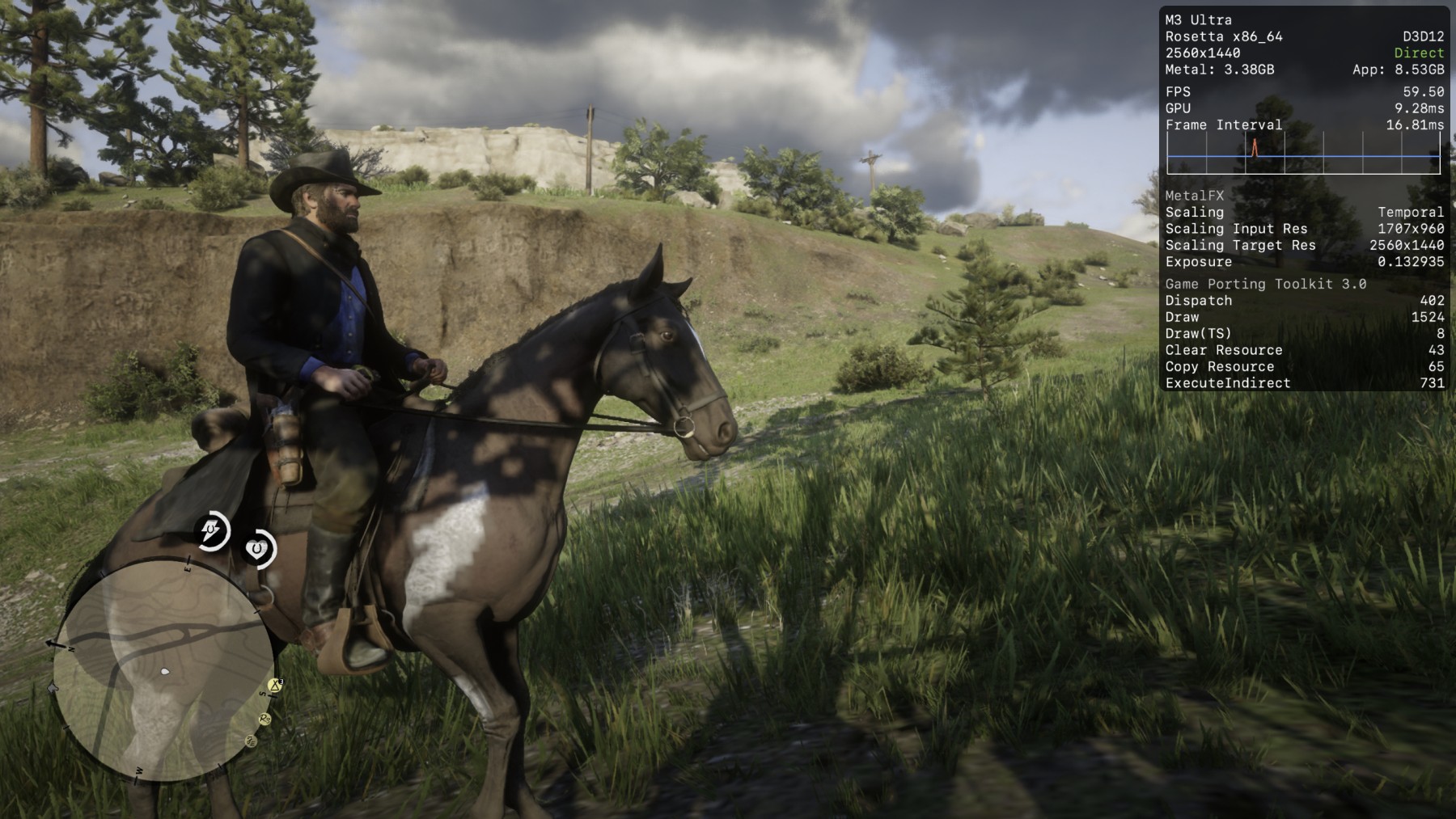Click the frame interval graph in performance overlay
The width and height of the screenshot is (1456, 819).
coord(1303,154)
